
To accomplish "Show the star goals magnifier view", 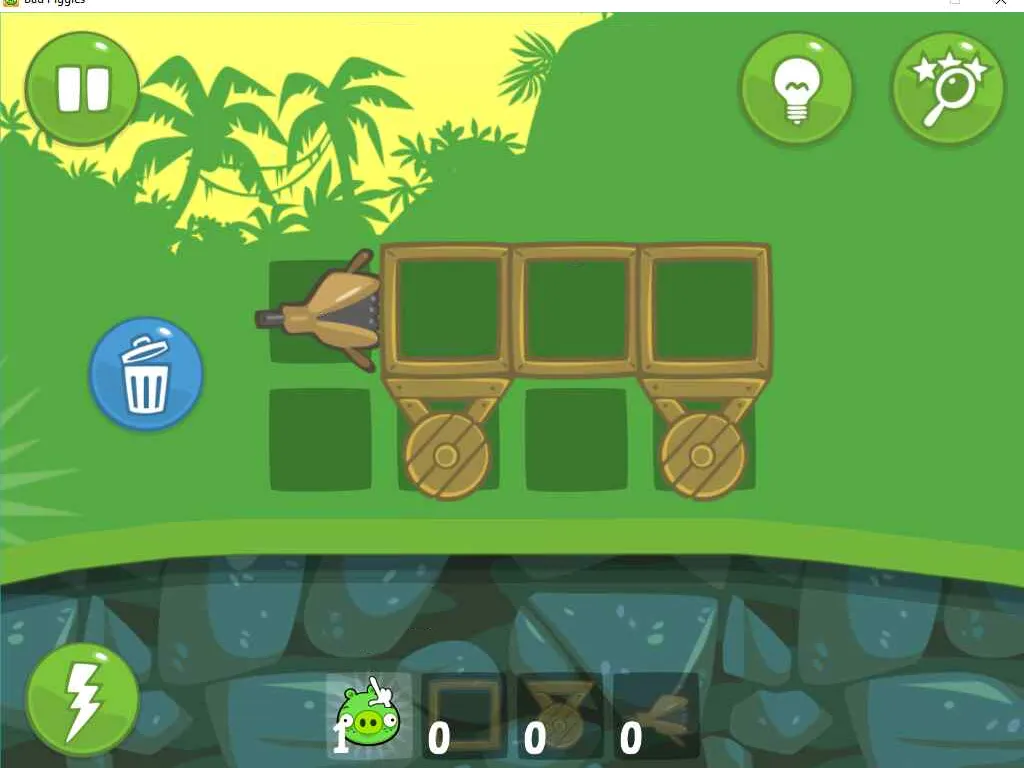I will point(947,88).
